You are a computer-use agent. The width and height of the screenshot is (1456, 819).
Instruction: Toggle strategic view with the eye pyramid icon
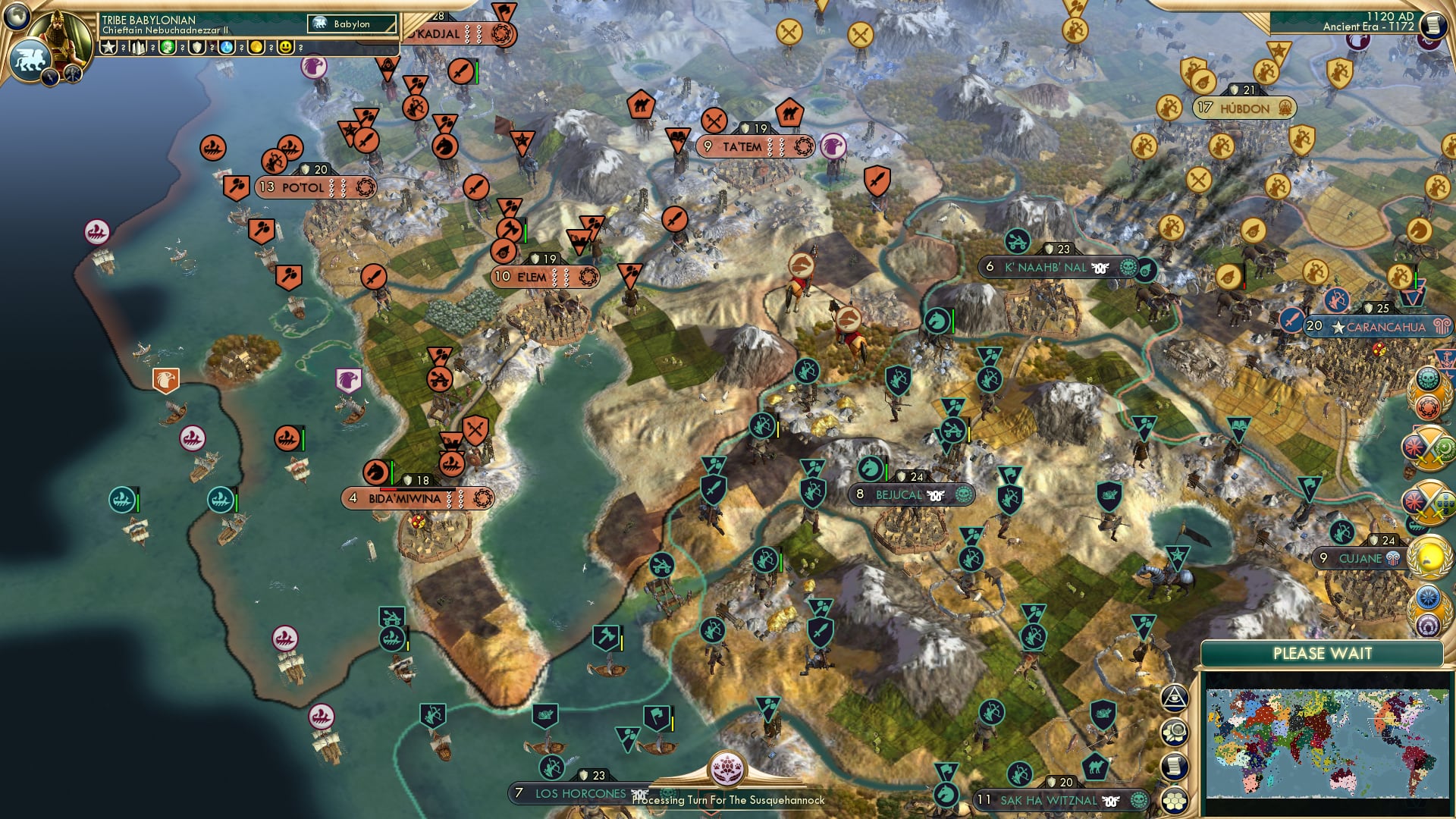coord(1175,698)
